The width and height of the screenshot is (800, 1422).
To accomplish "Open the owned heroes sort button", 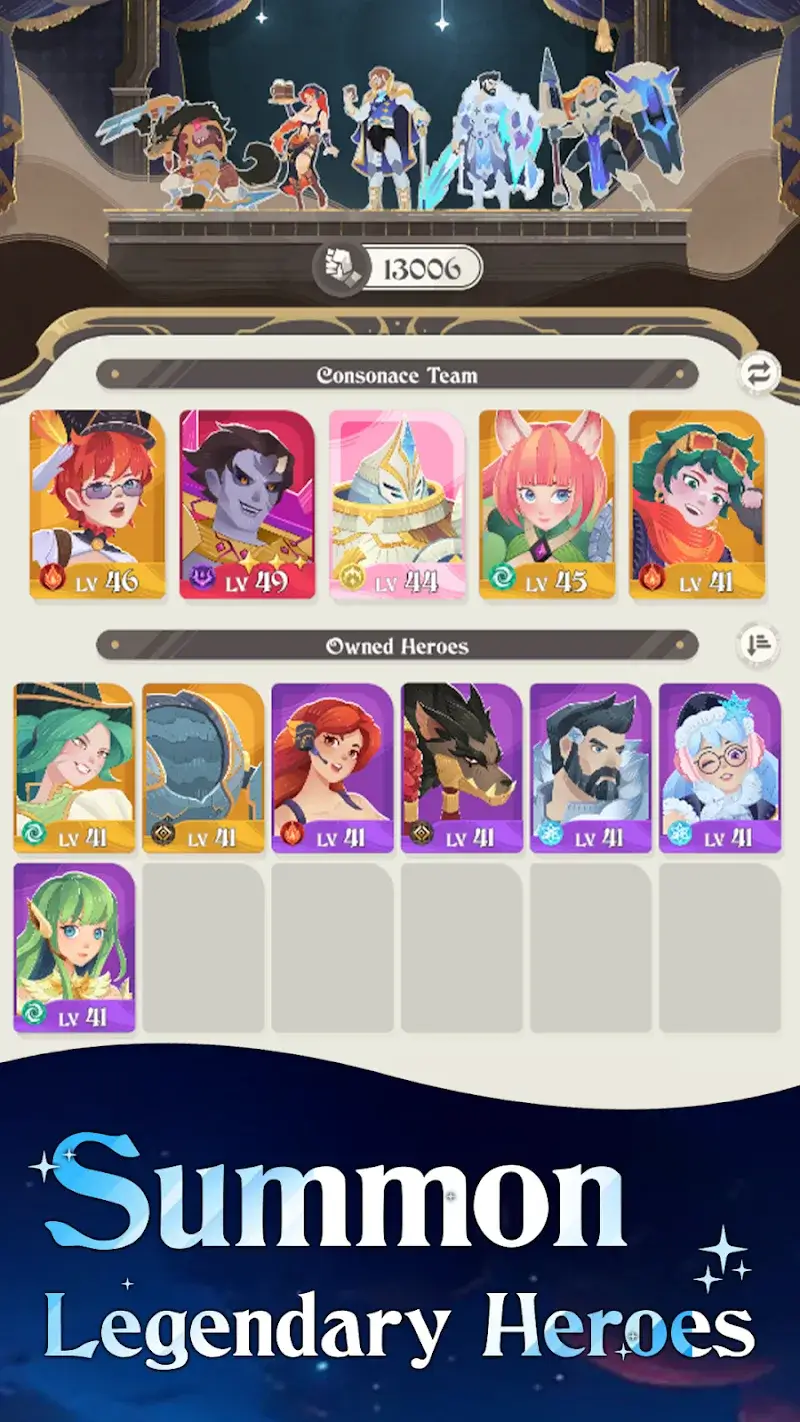I will click(x=759, y=645).
